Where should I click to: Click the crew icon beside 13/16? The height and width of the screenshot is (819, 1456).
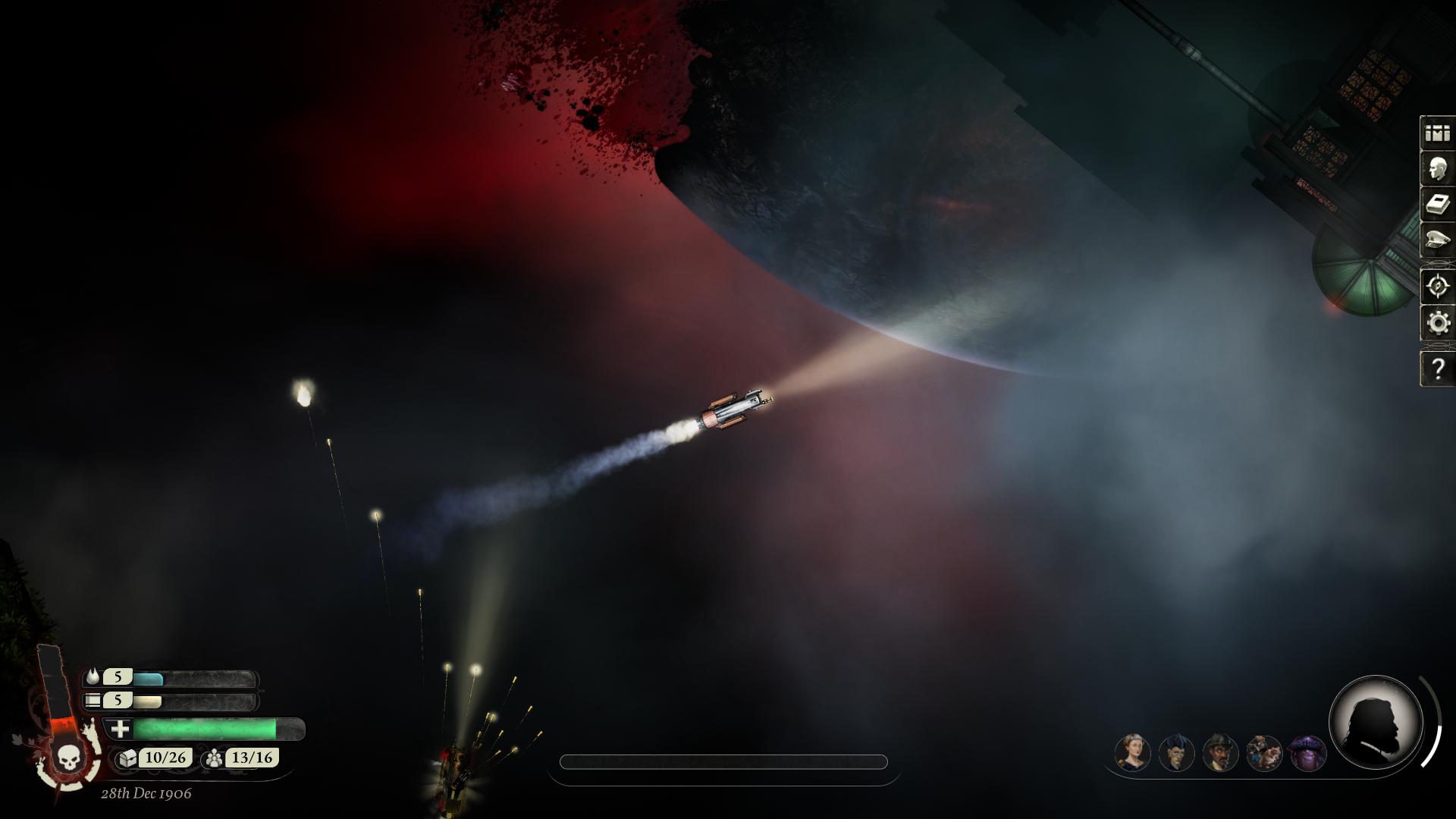(x=214, y=757)
